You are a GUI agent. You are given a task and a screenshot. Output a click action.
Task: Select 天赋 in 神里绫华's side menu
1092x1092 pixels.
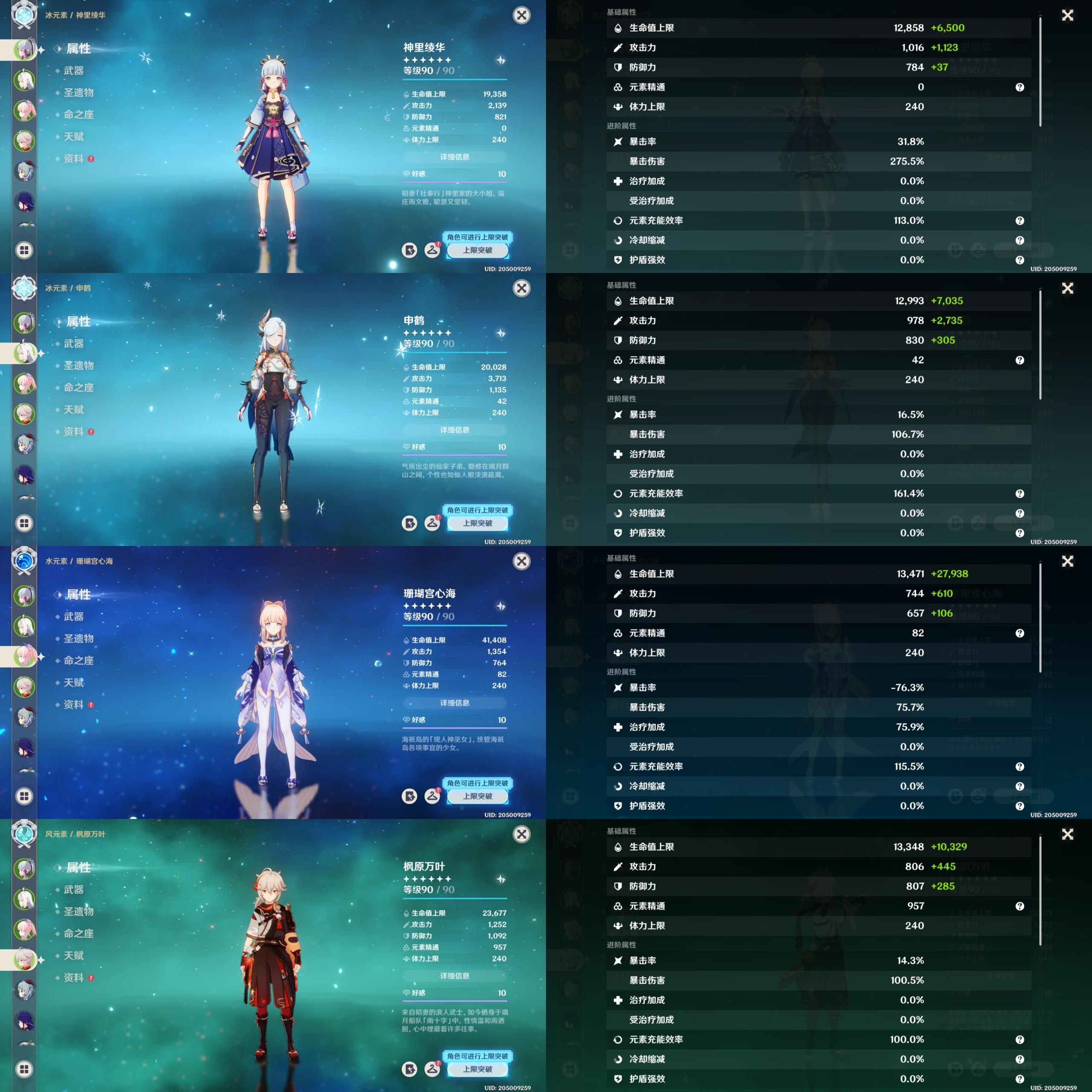click(x=73, y=137)
